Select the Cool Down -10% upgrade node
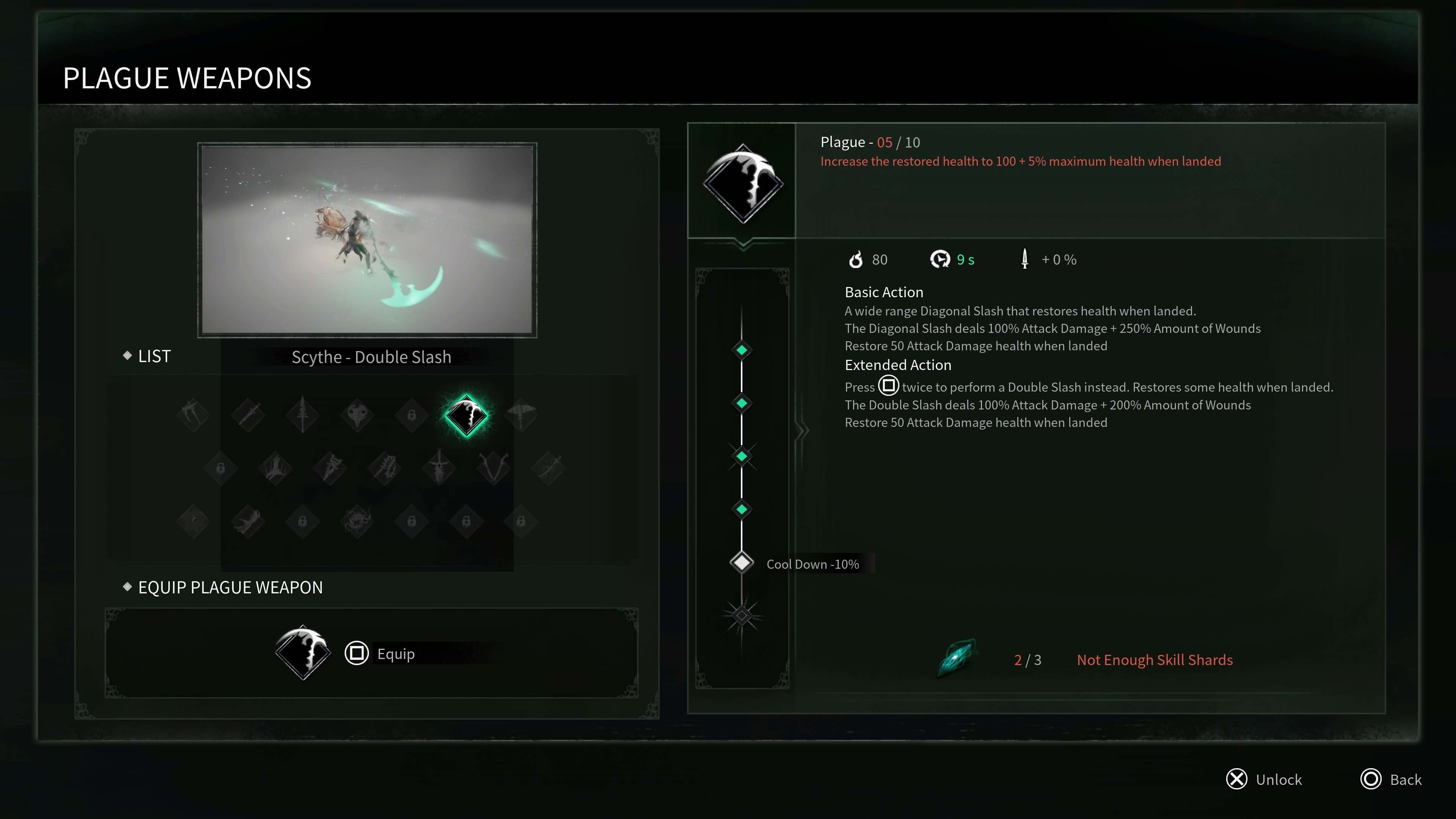 point(742,563)
